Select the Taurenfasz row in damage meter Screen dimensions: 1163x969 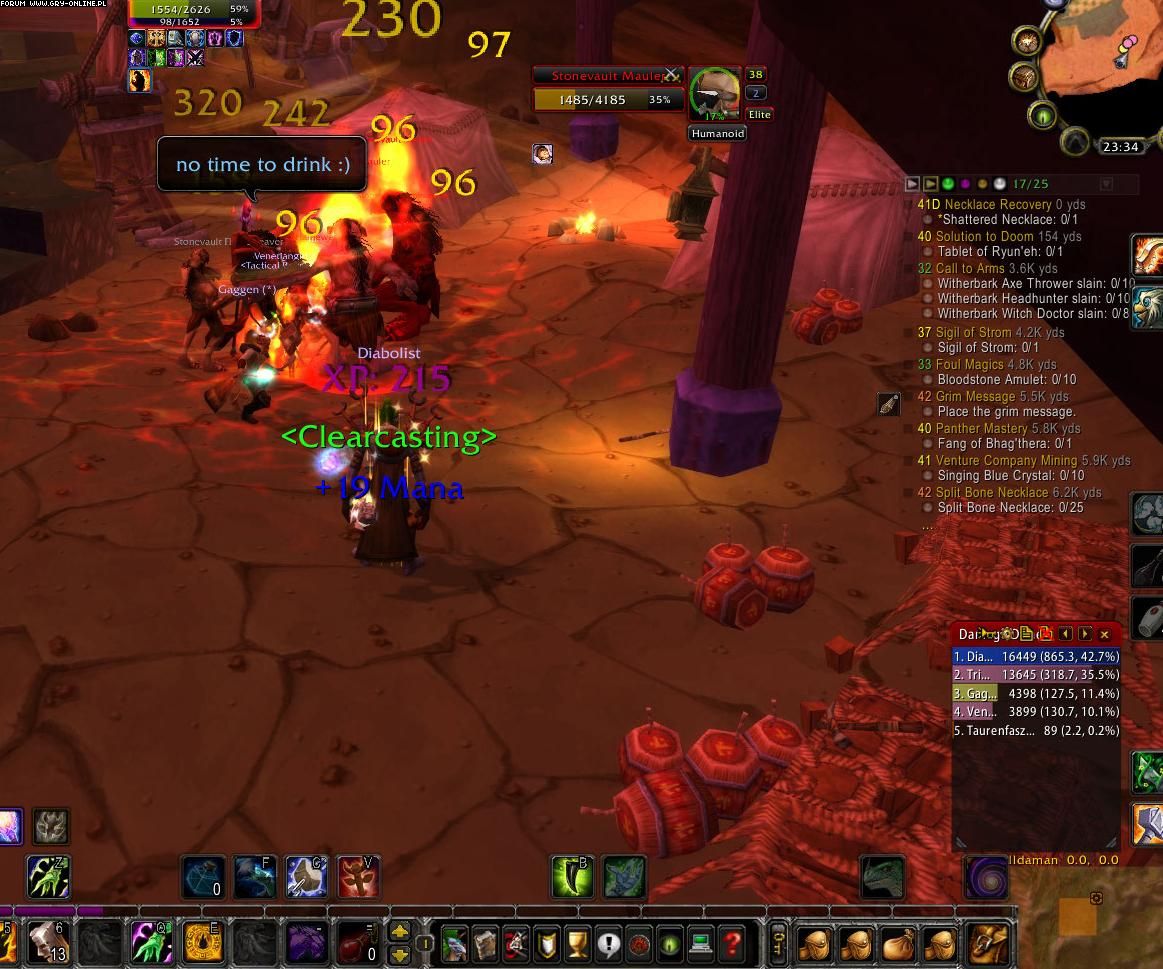click(1036, 731)
